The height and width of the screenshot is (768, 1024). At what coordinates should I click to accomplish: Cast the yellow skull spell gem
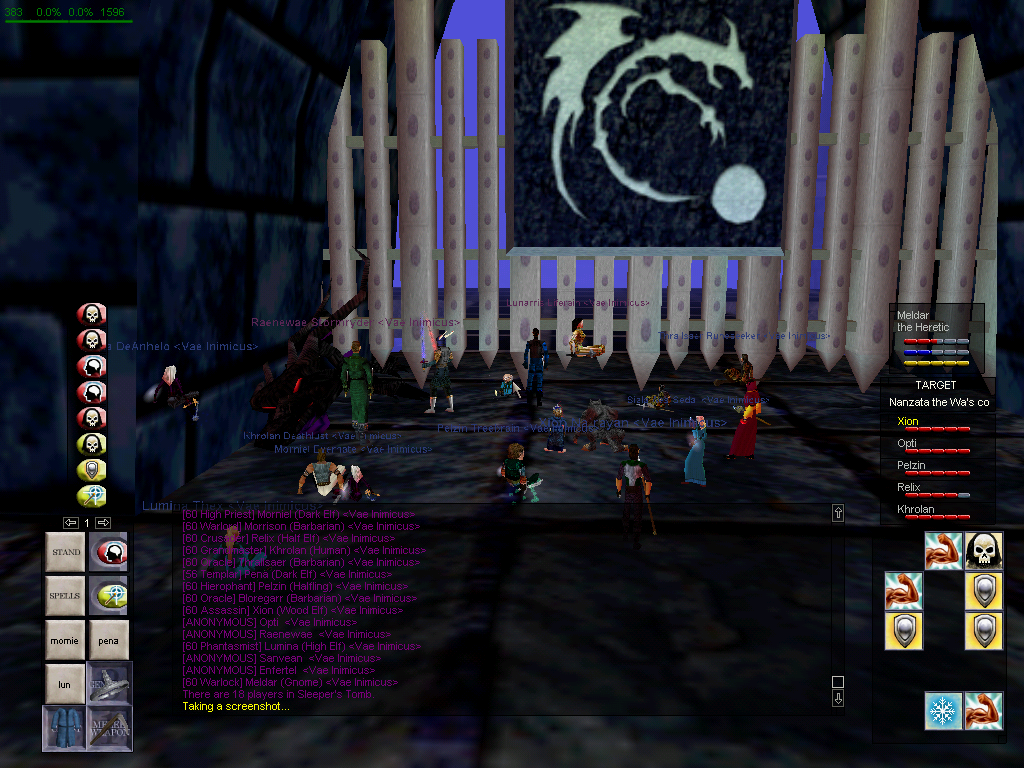pyautogui.click(x=92, y=444)
